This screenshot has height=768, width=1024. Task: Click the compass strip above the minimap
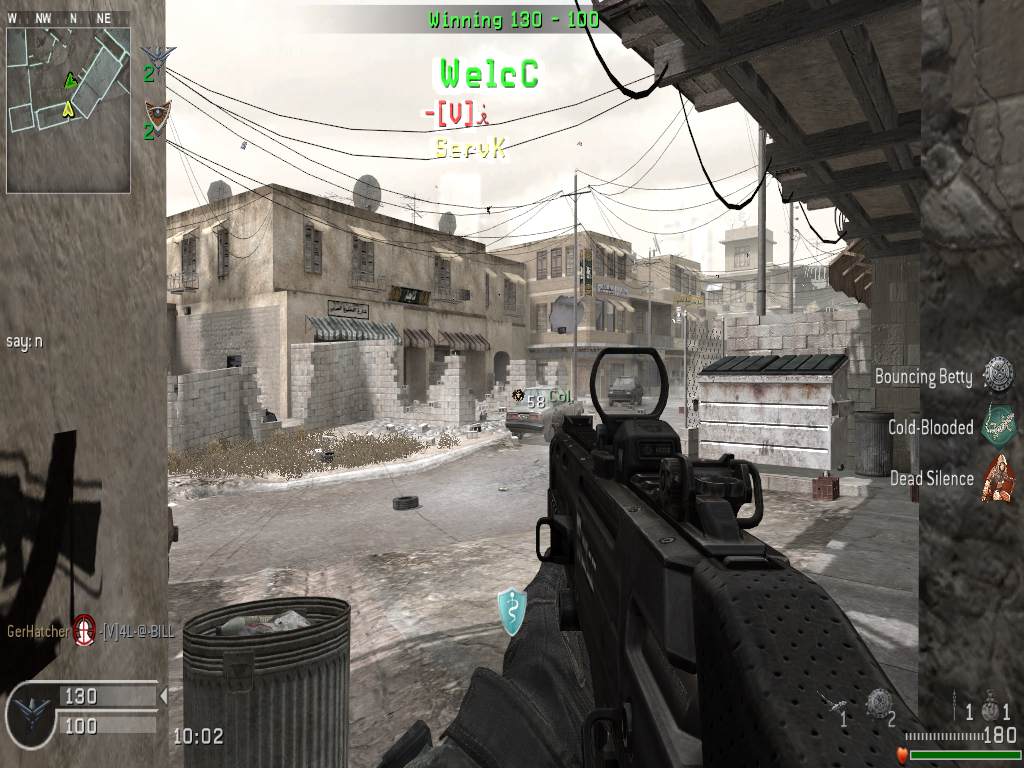pyautogui.click(x=68, y=18)
